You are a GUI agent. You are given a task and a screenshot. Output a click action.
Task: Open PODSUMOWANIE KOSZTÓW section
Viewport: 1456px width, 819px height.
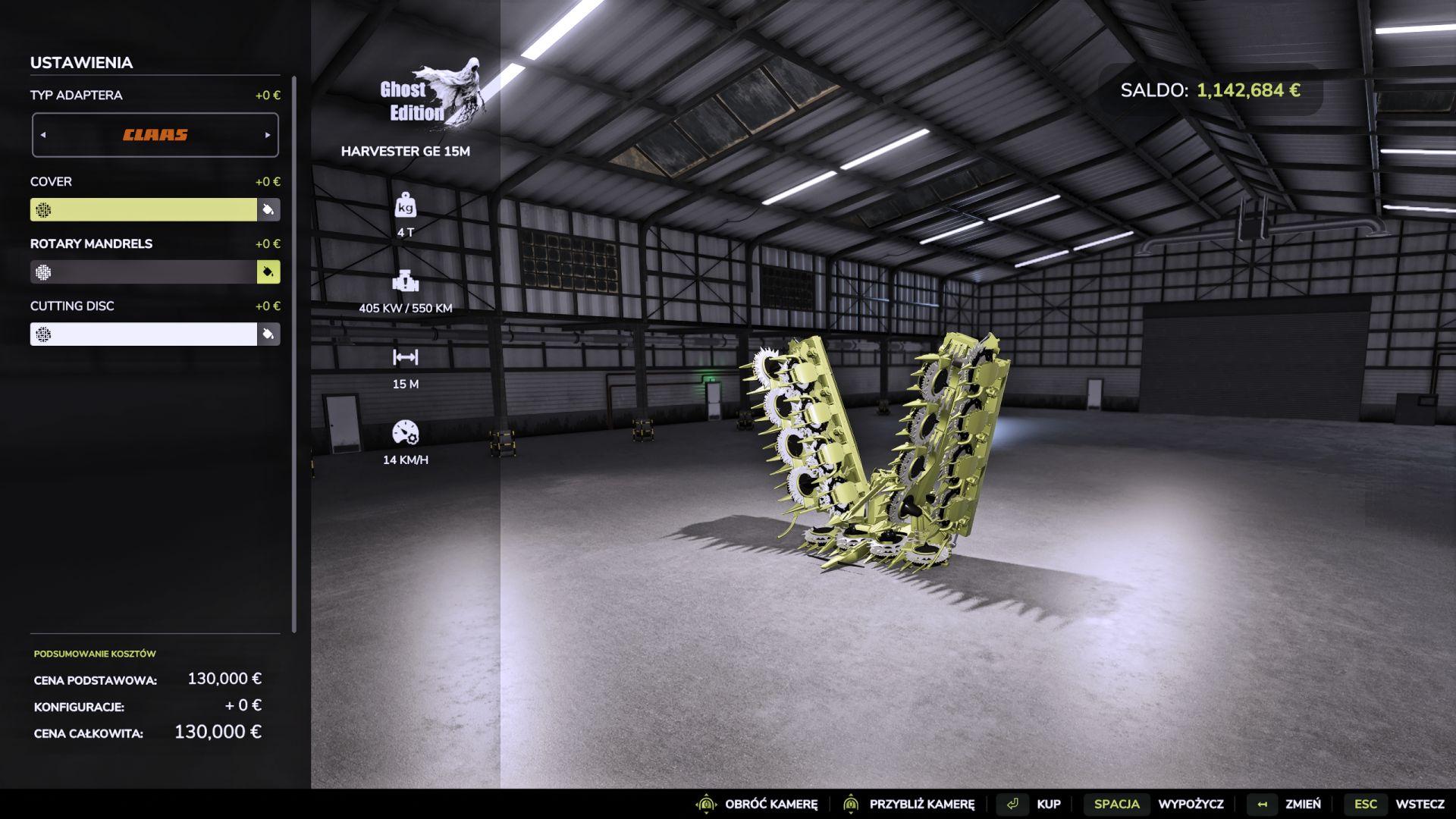pyautogui.click(x=93, y=652)
